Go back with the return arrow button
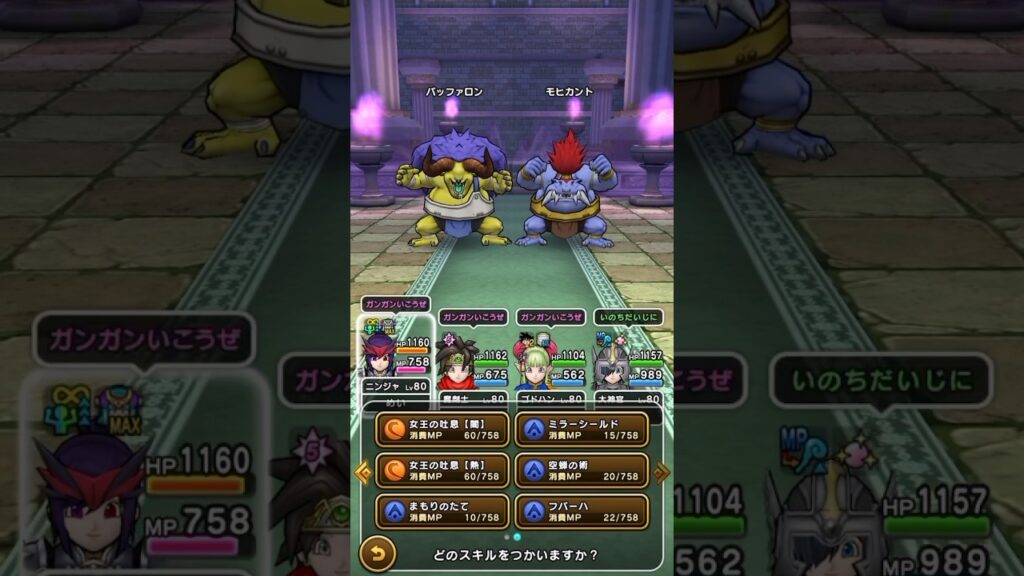 (377, 553)
